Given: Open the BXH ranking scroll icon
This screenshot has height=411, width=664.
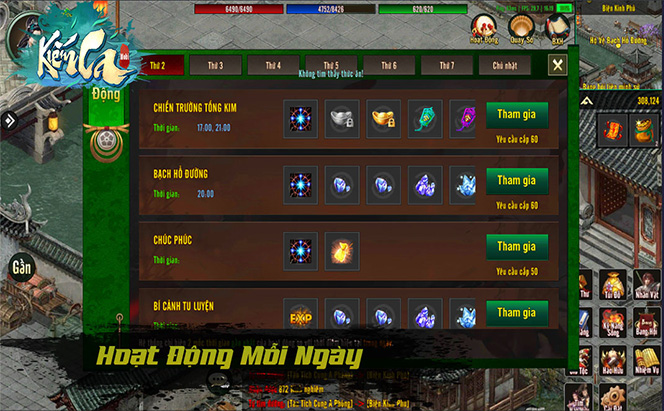Looking at the screenshot, I should (x=556, y=27).
